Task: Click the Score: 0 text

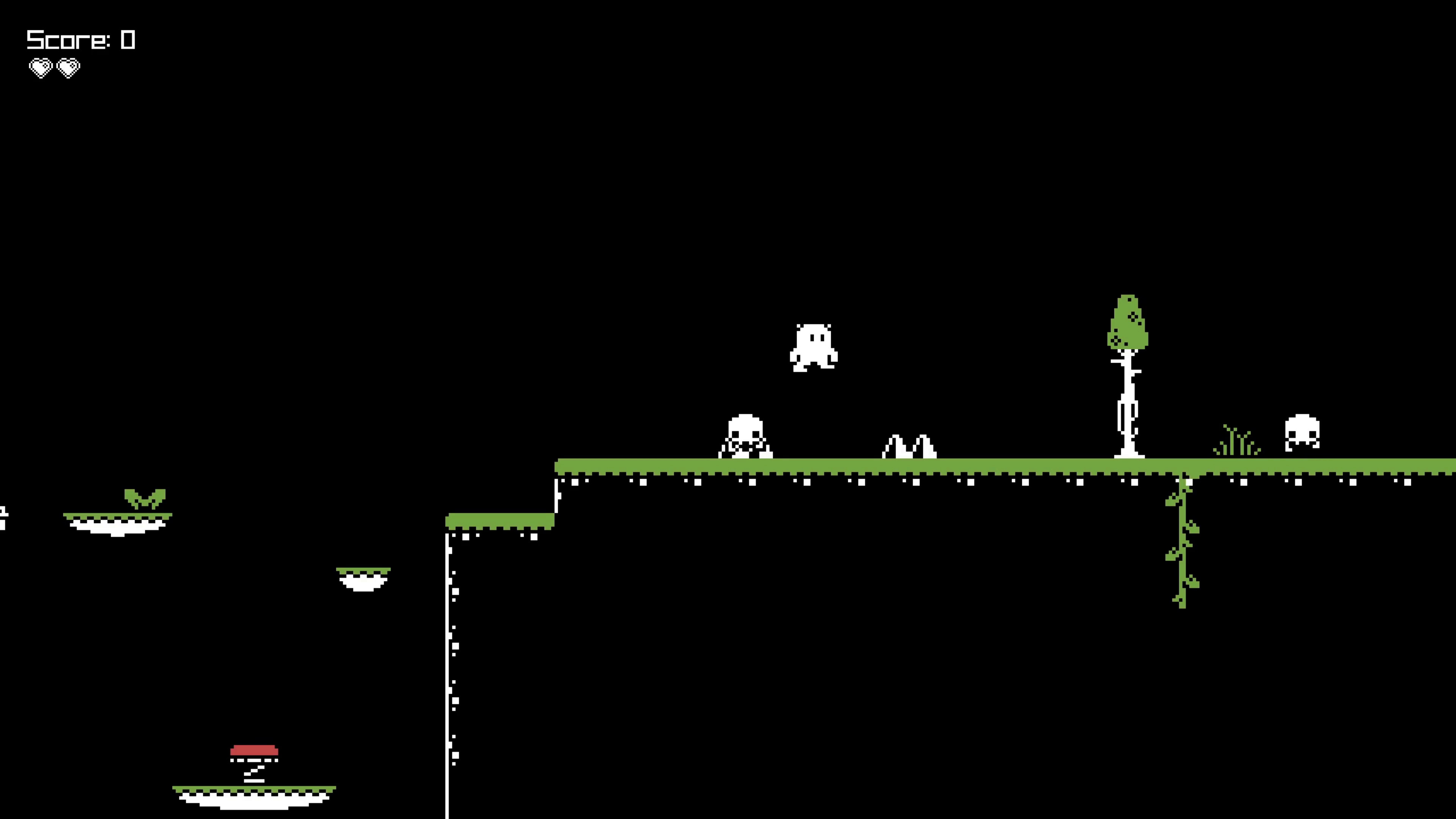Action: [79, 39]
